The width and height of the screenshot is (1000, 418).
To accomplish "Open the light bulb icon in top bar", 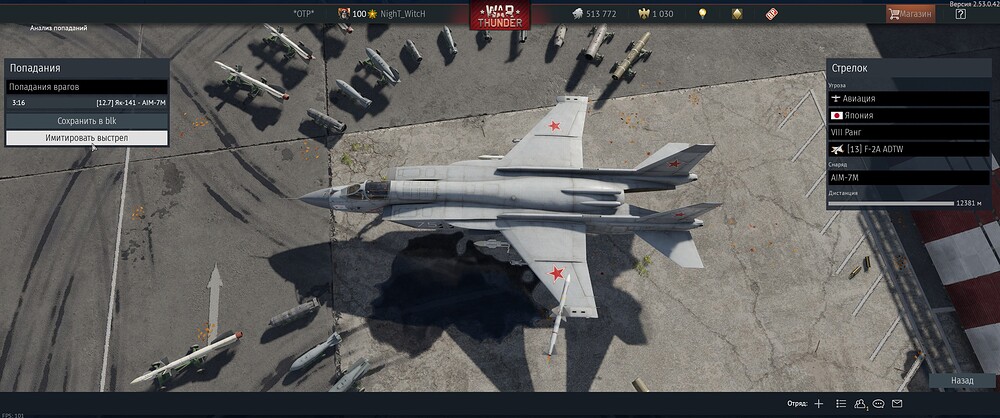I will 702,14.
